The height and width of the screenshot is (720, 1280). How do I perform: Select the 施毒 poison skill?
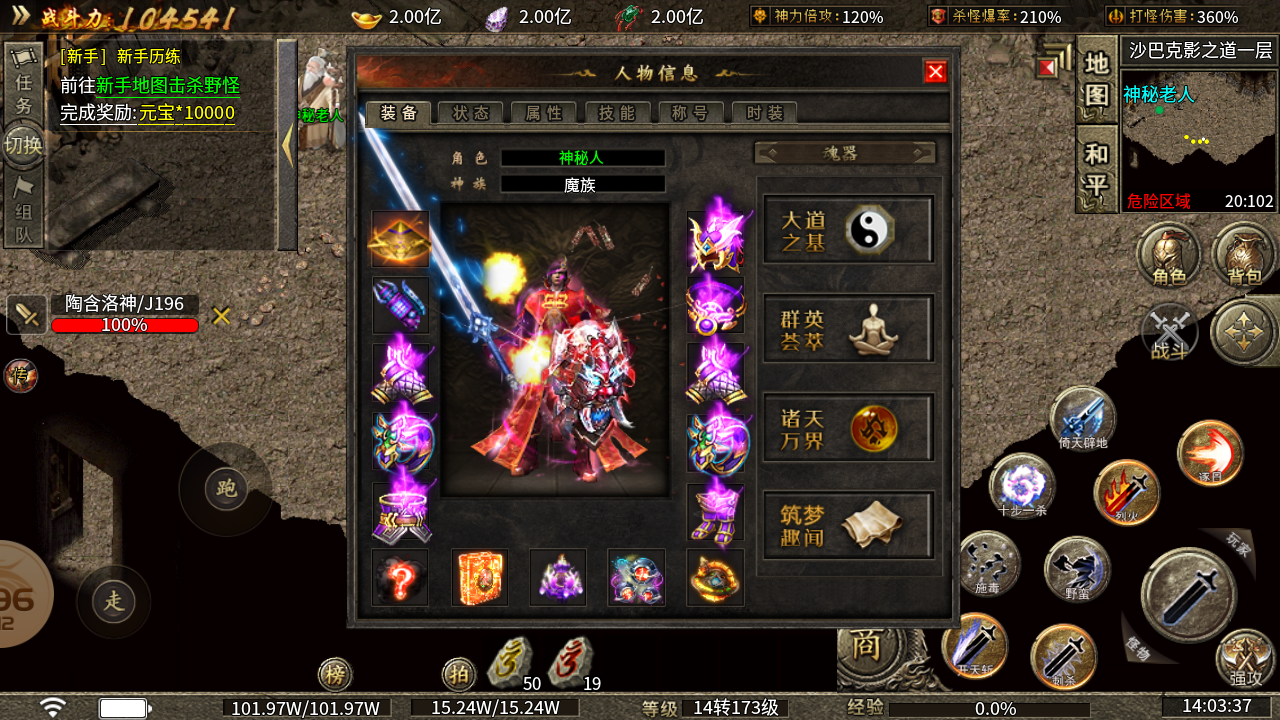tap(988, 565)
